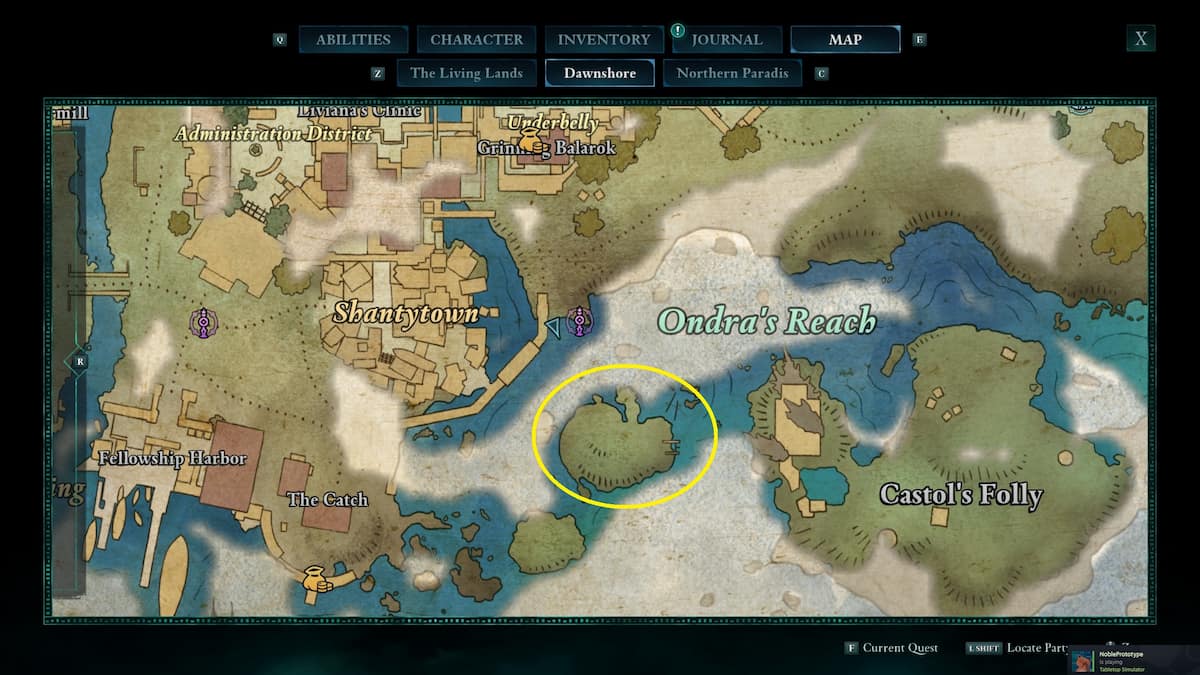Select the Dawnshore region map
Screen dimensions: 1200x675
tap(600, 73)
